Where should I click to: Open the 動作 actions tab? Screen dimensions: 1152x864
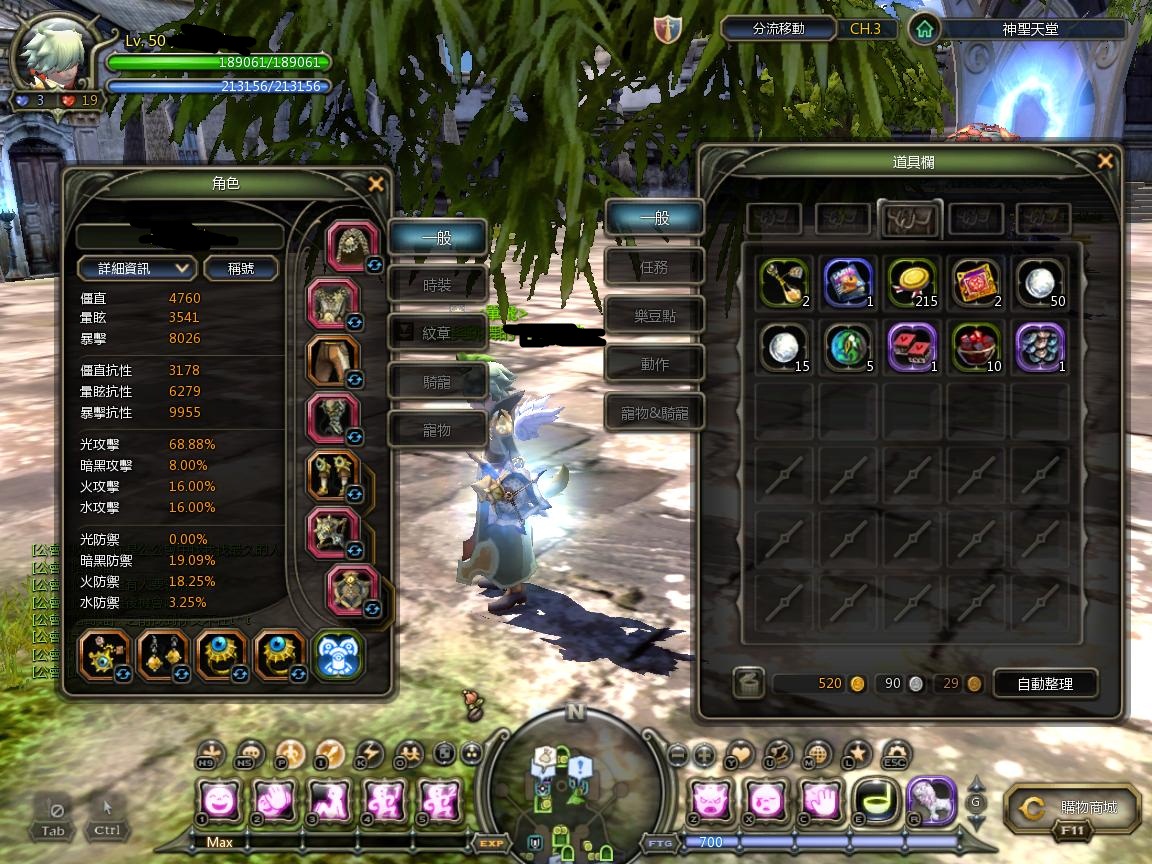click(654, 364)
